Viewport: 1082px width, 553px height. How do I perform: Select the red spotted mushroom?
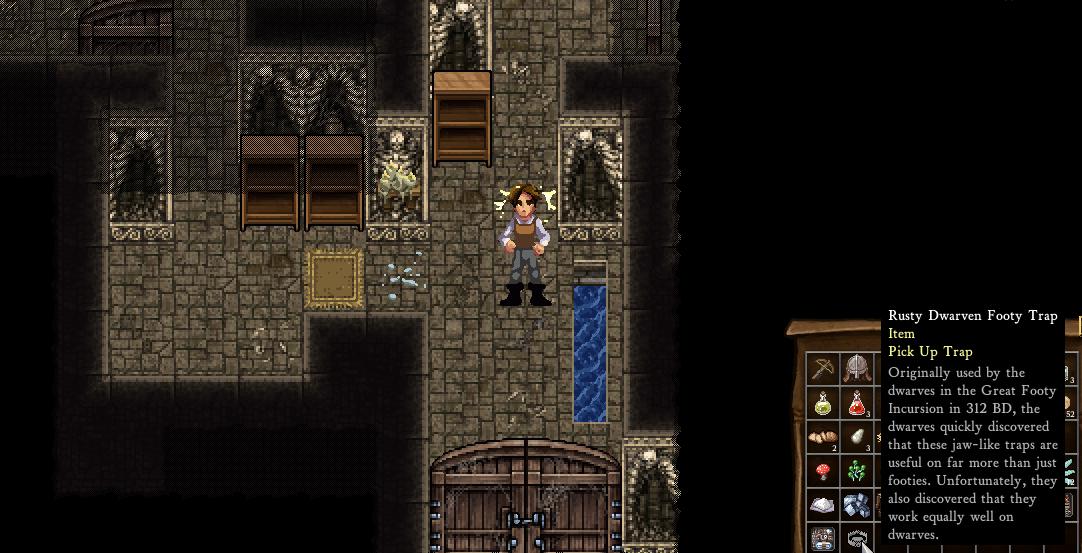(x=823, y=471)
